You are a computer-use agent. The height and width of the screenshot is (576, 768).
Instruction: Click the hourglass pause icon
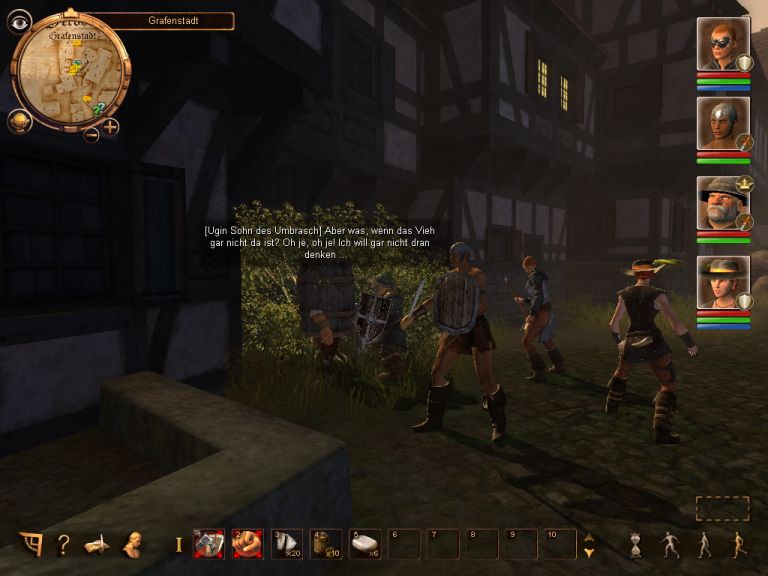(636, 545)
